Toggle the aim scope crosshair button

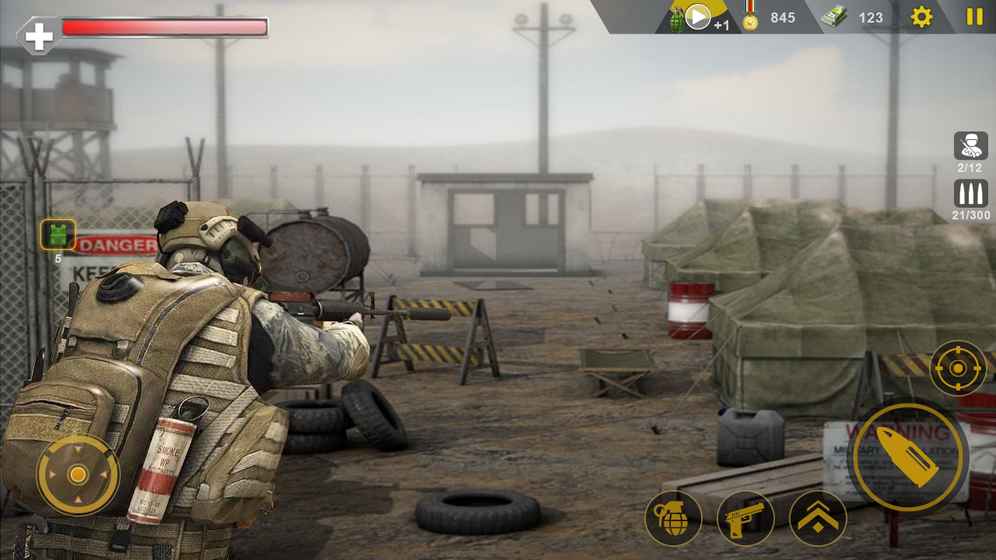[957, 368]
